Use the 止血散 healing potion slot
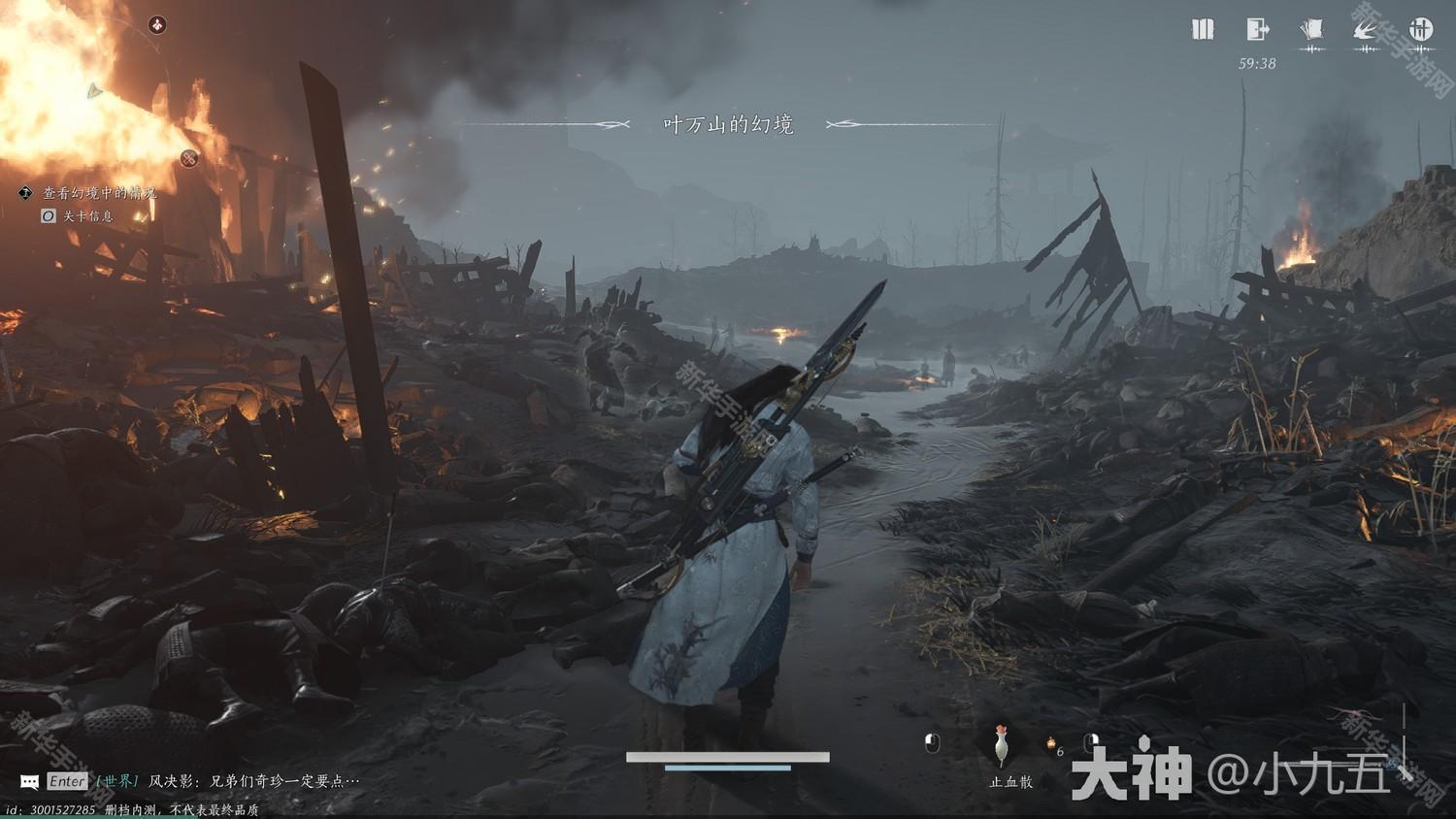This screenshot has width=1456, height=819. click(1002, 746)
